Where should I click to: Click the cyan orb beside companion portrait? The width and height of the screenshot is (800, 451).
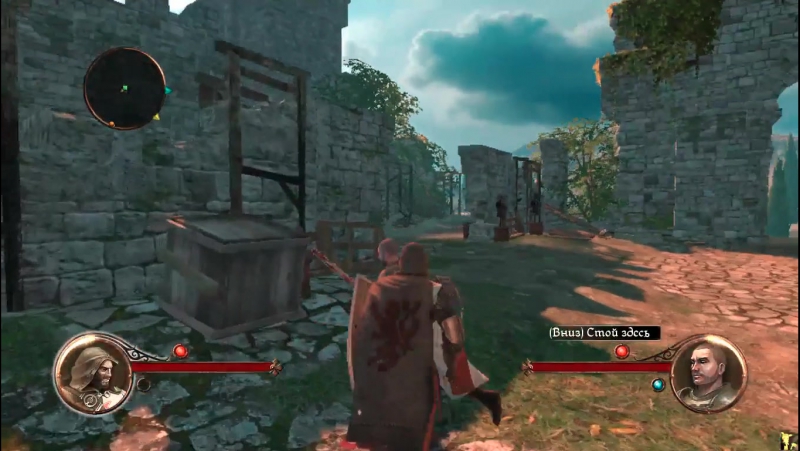(658, 385)
